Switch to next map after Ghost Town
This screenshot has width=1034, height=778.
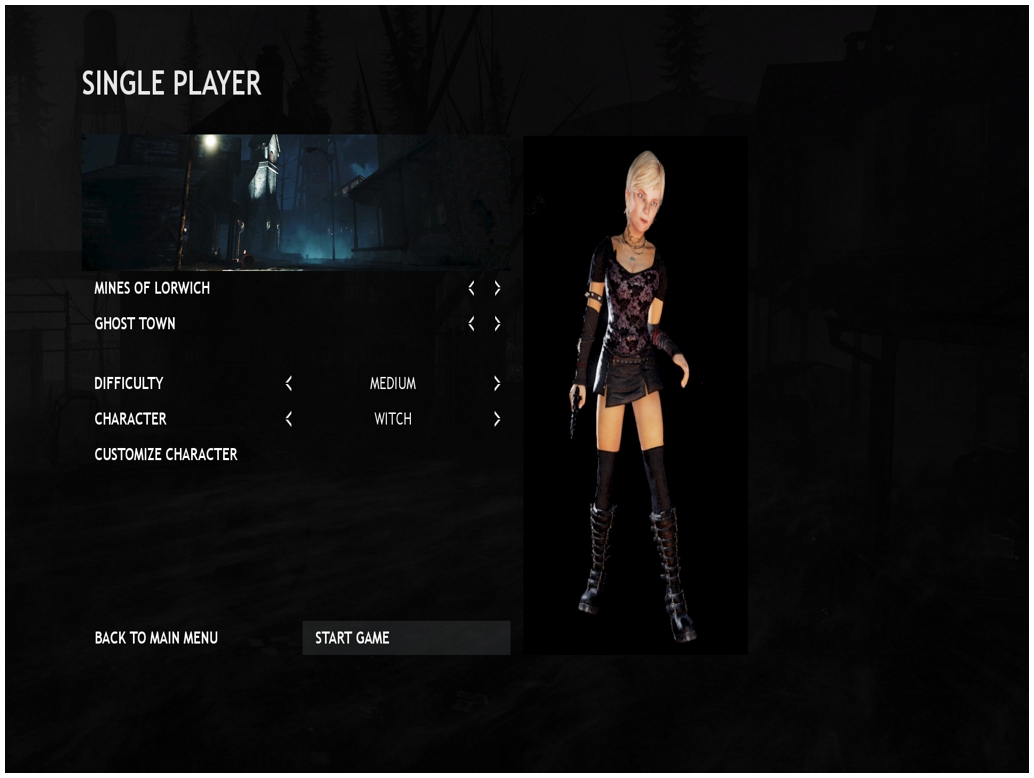coord(497,324)
